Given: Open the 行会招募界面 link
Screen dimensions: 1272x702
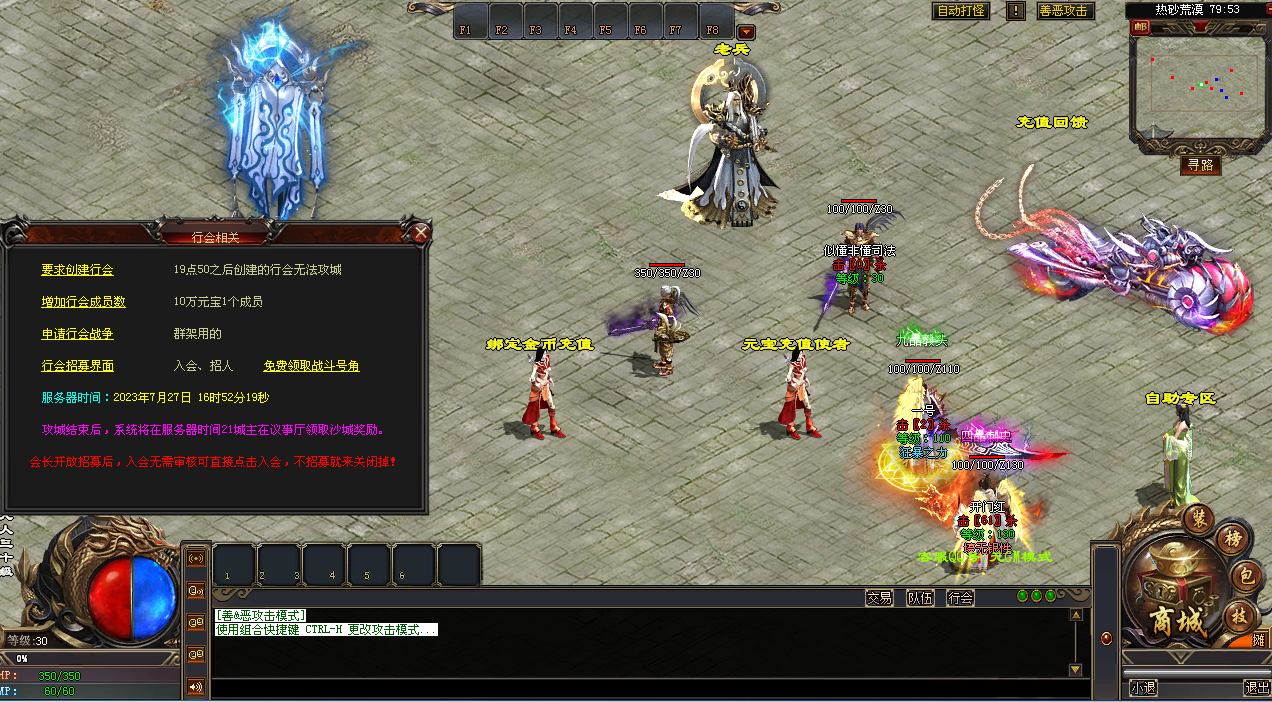Looking at the screenshot, I should [x=77, y=366].
